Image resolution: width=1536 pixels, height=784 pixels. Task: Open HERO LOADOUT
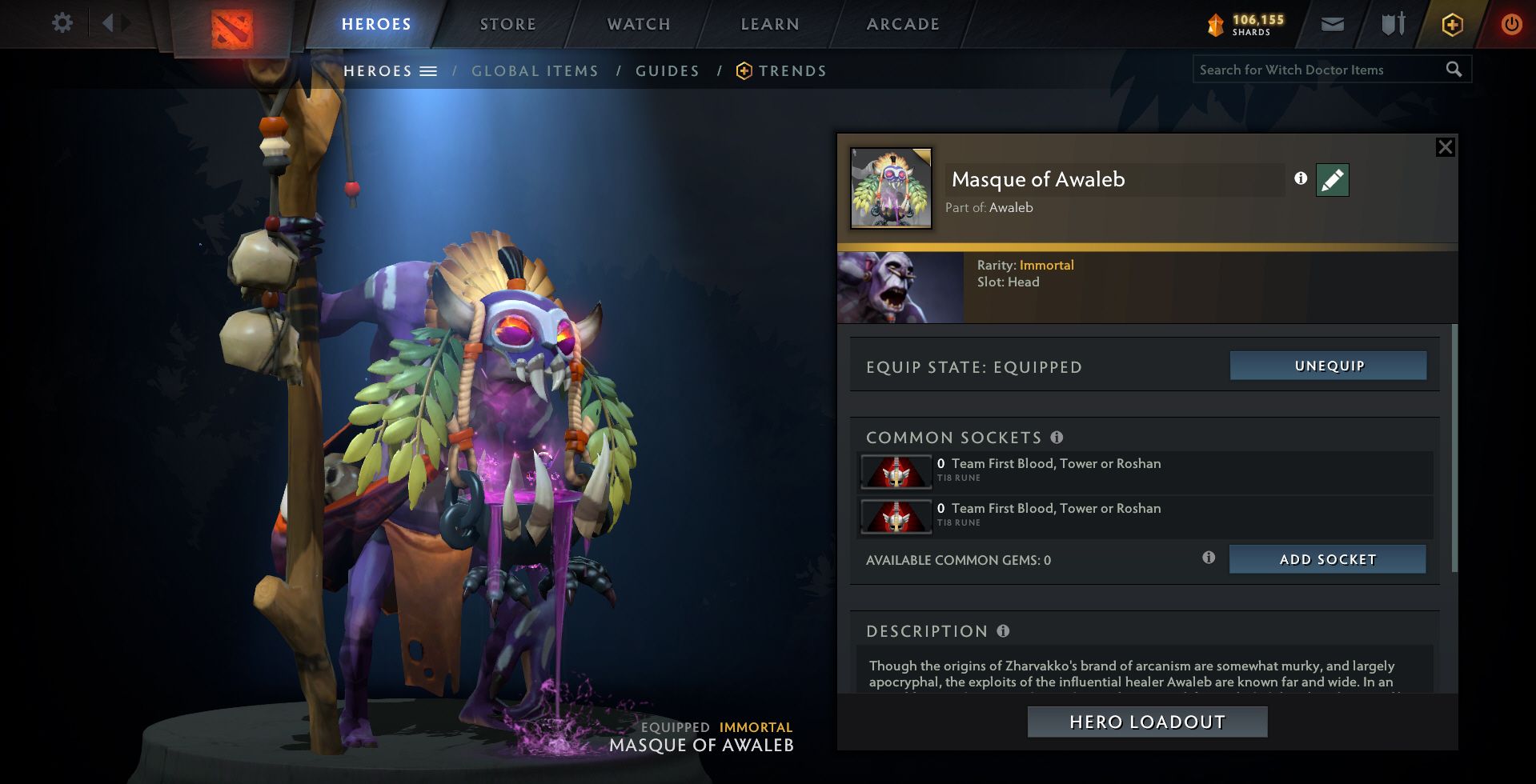click(1146, 721)
